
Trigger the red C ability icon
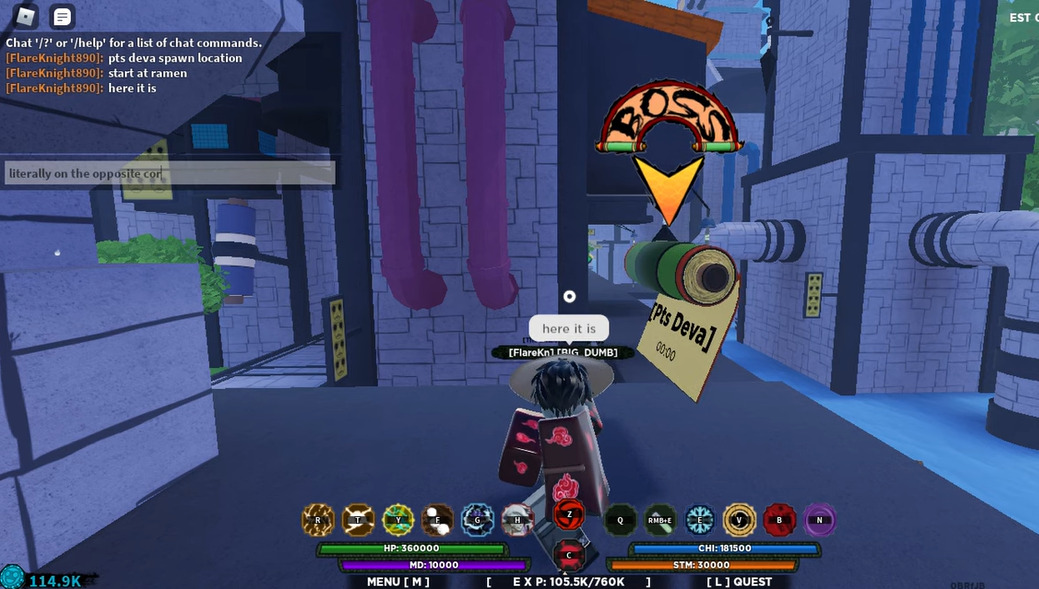569,554
